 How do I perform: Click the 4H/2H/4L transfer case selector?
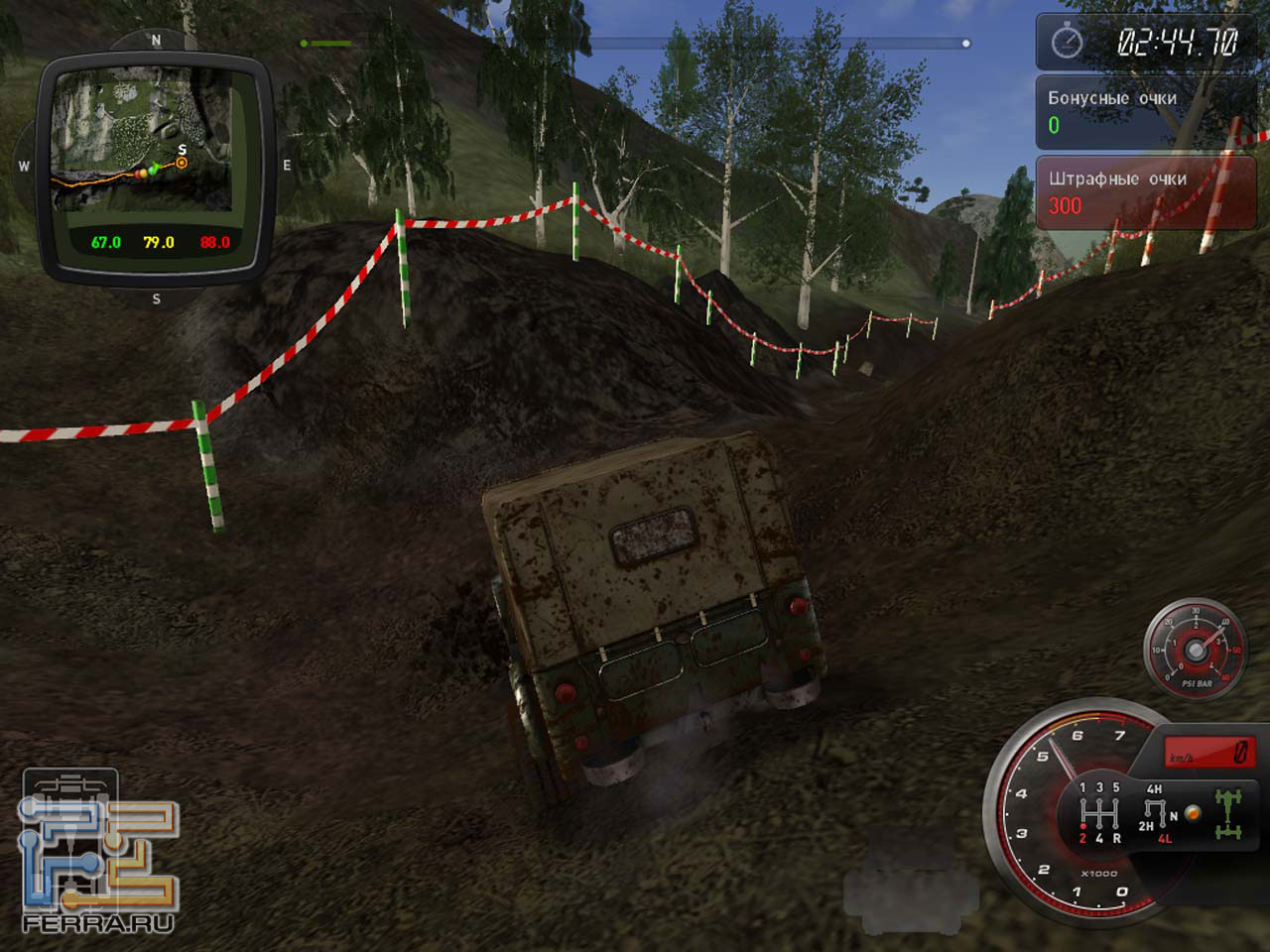tap(1155, 813)
